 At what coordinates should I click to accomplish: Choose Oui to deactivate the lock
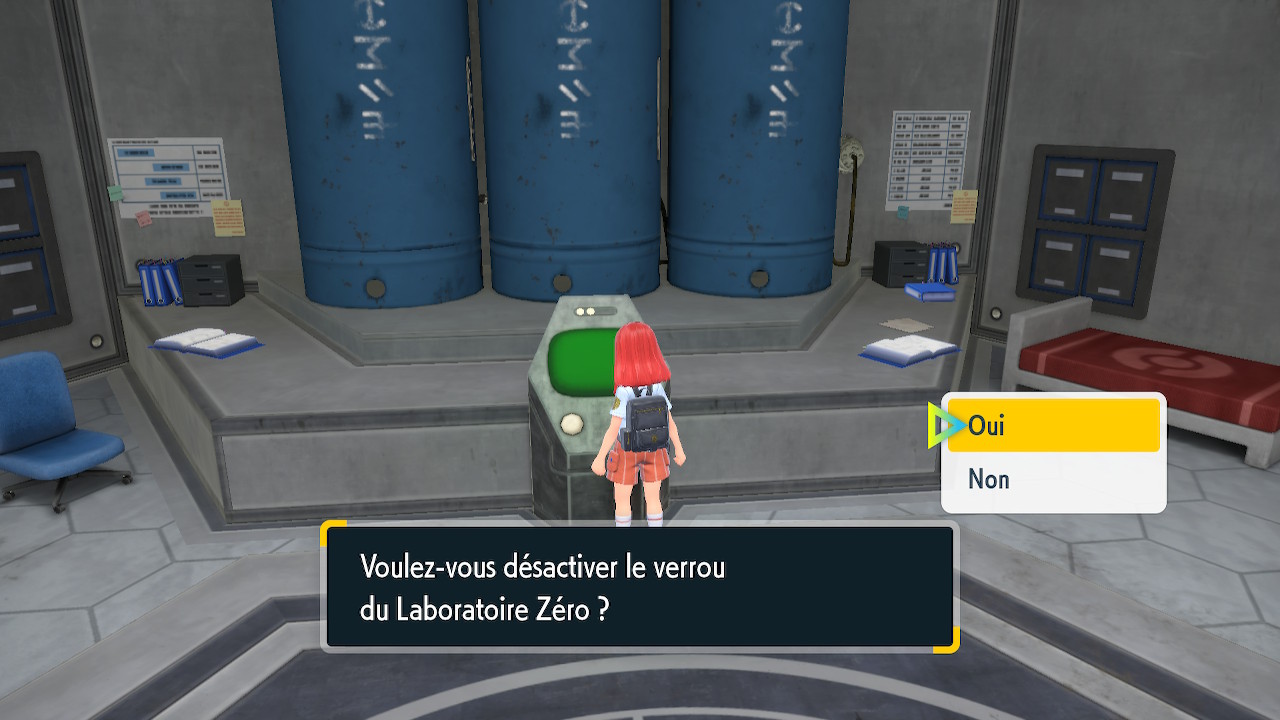pyautogui.click(x=1052, y=426)
